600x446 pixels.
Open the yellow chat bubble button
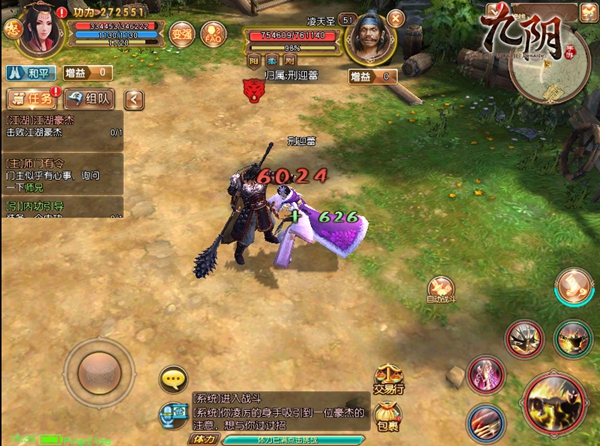[x=174, y=378]
